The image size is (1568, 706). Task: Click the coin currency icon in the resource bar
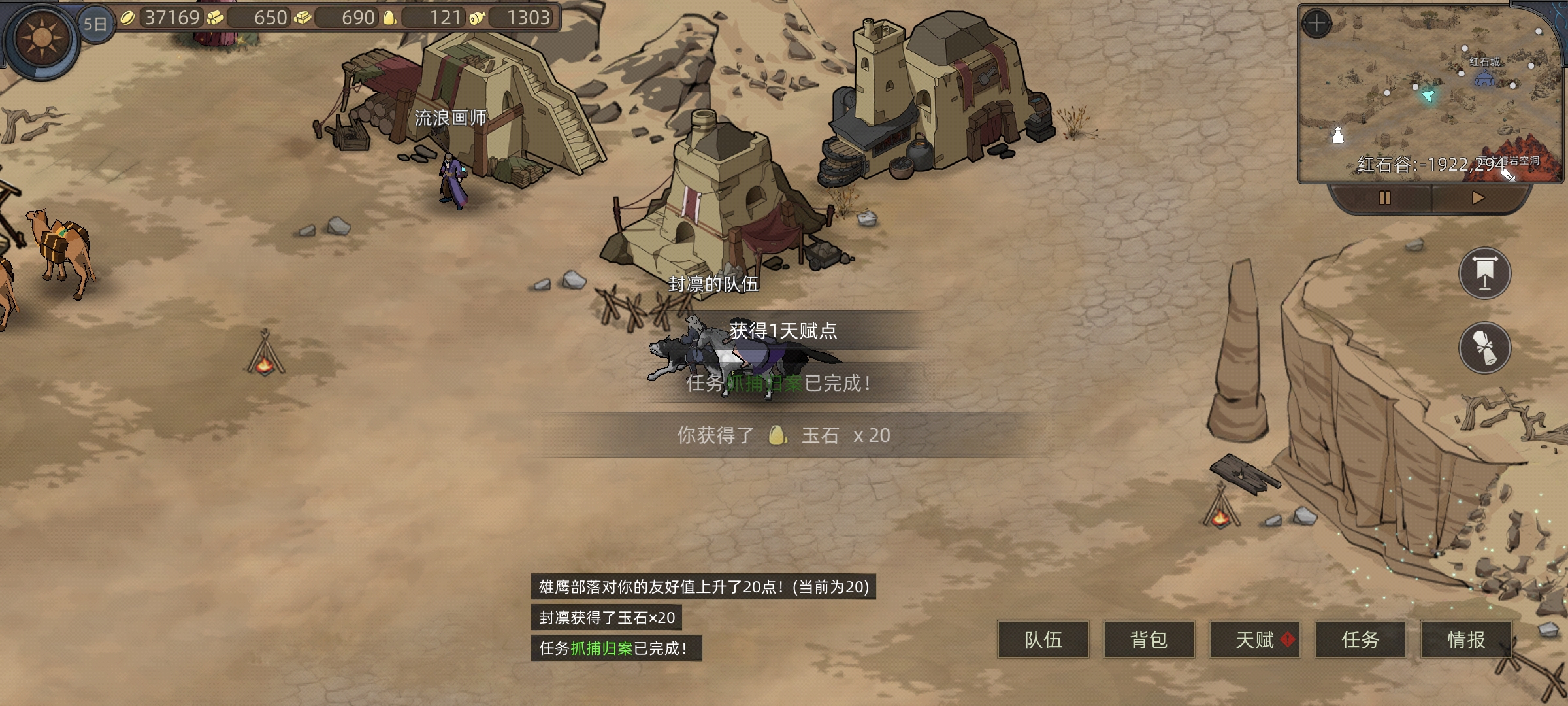point(129,18)
